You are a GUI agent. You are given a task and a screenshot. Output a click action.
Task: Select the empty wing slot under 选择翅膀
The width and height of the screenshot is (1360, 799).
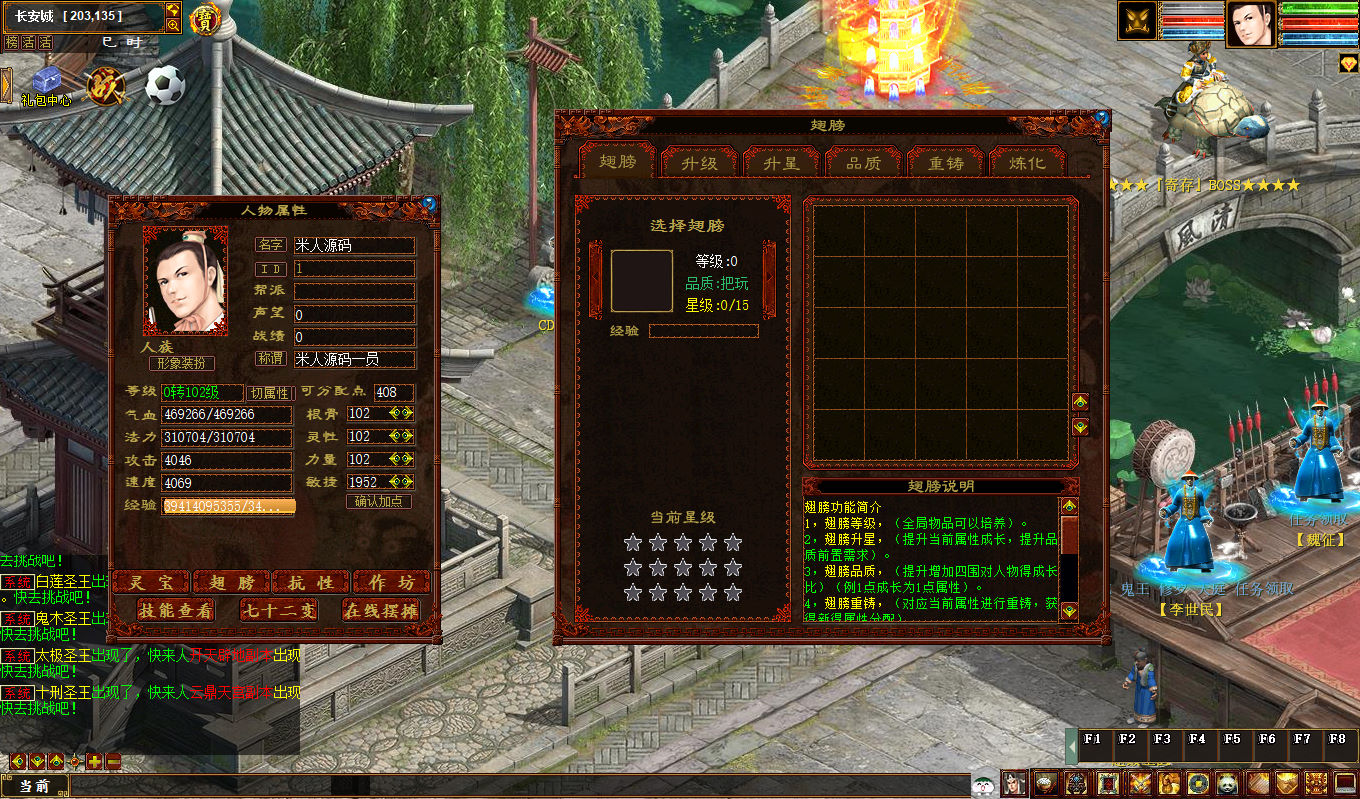coord(642,281)
